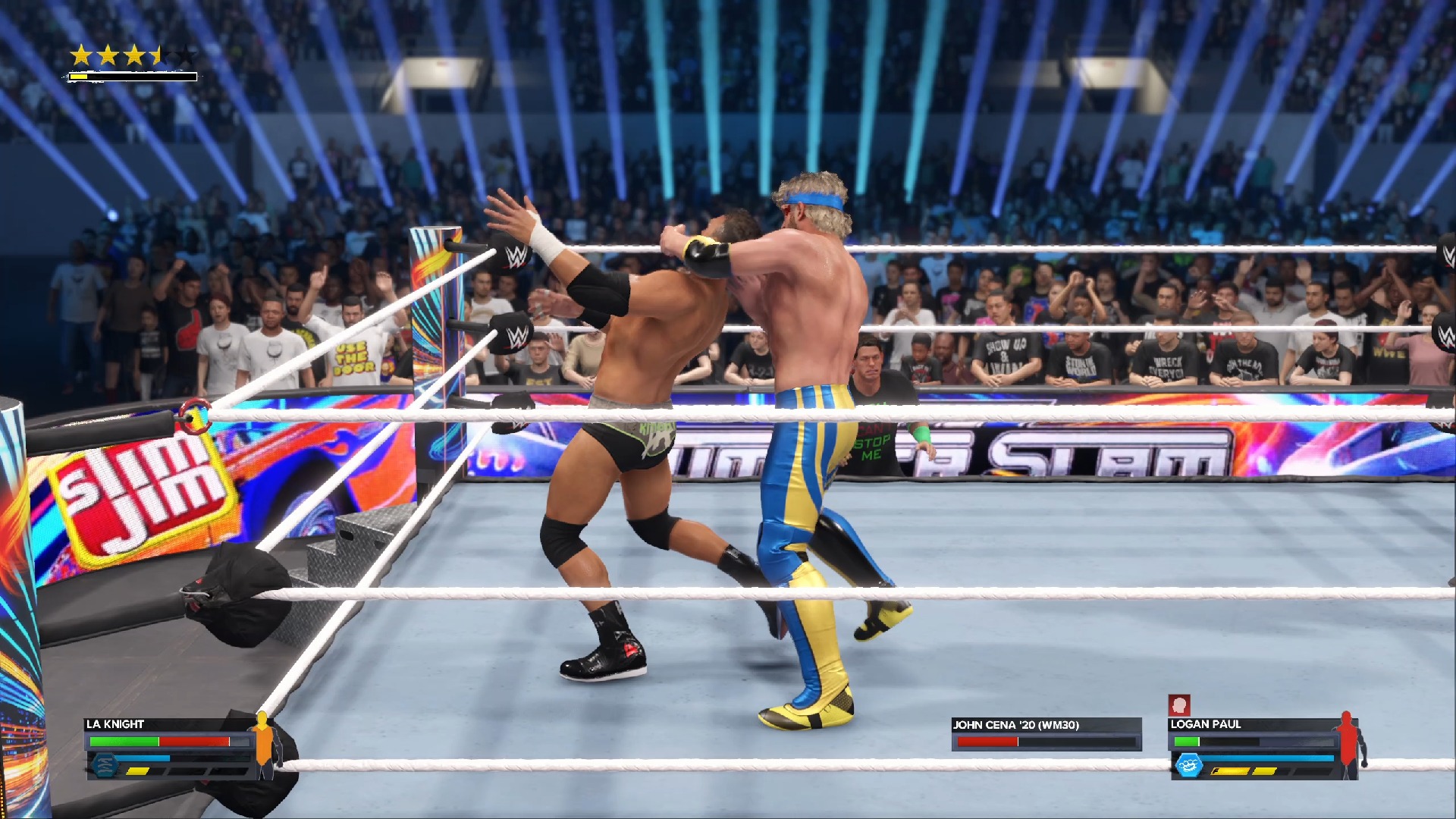Inspect LA Knight's orange body damage figure
The height and width of the screenshot is (819, 1456).
263,745
